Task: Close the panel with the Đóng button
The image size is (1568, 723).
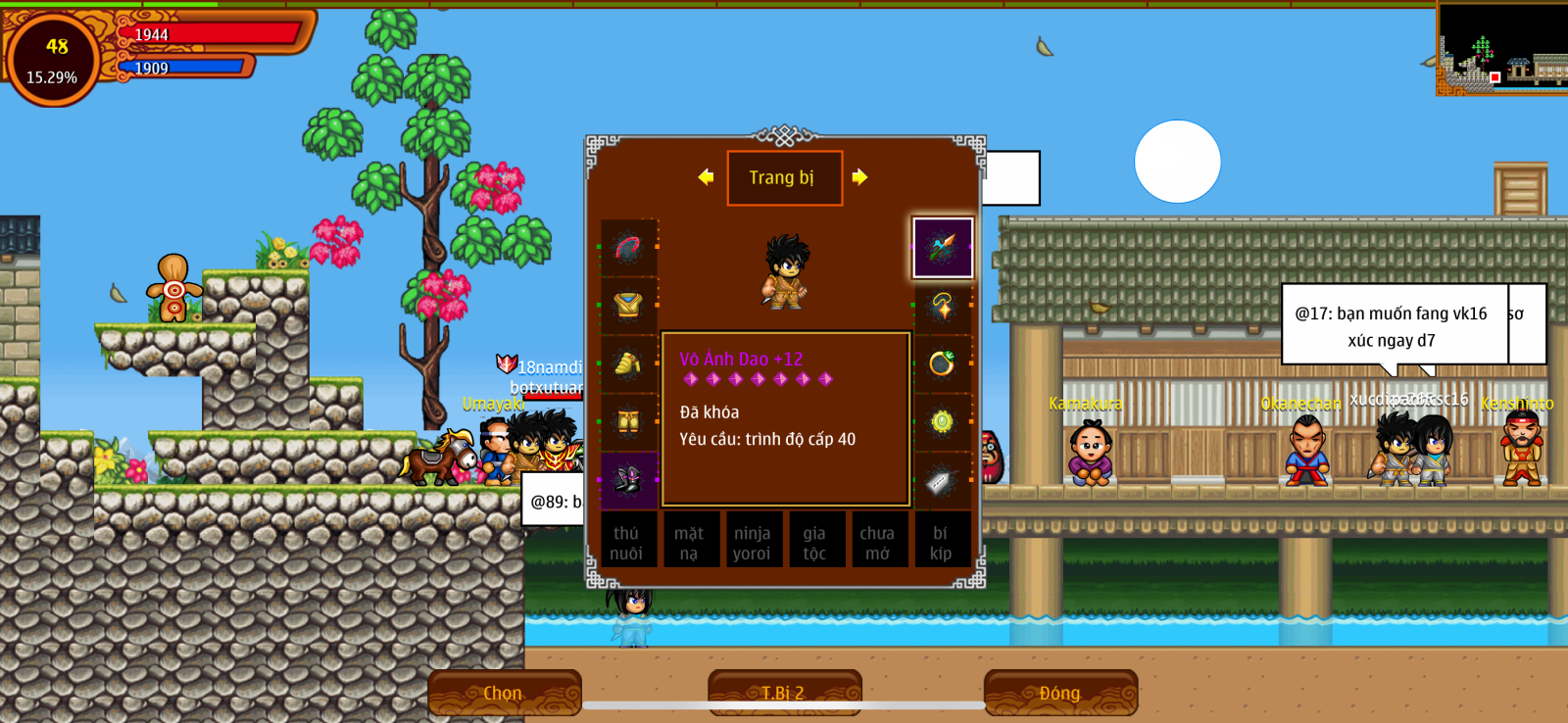Action: click(x=1060, y=693)
